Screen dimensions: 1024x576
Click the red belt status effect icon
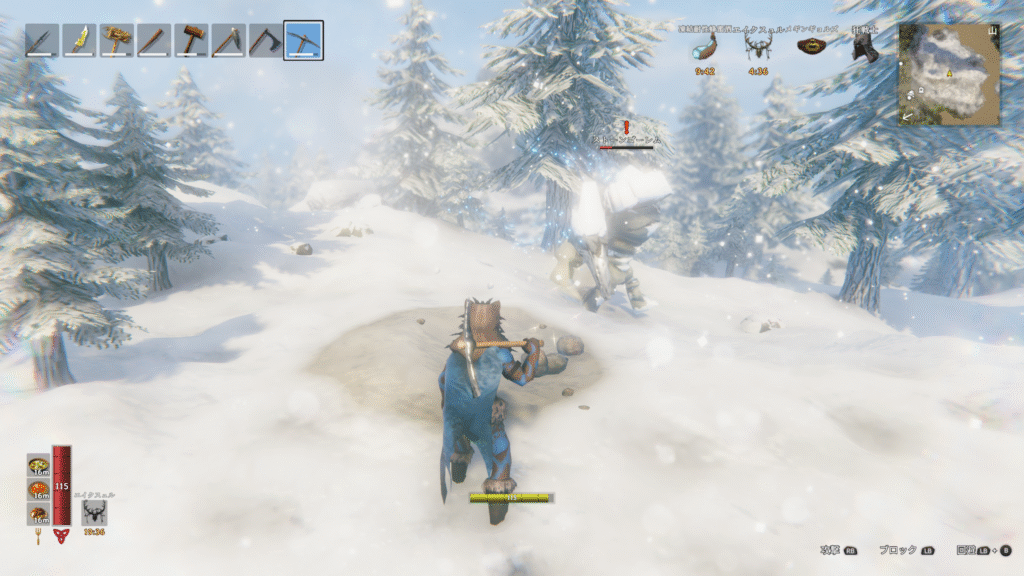coord(810,49)
